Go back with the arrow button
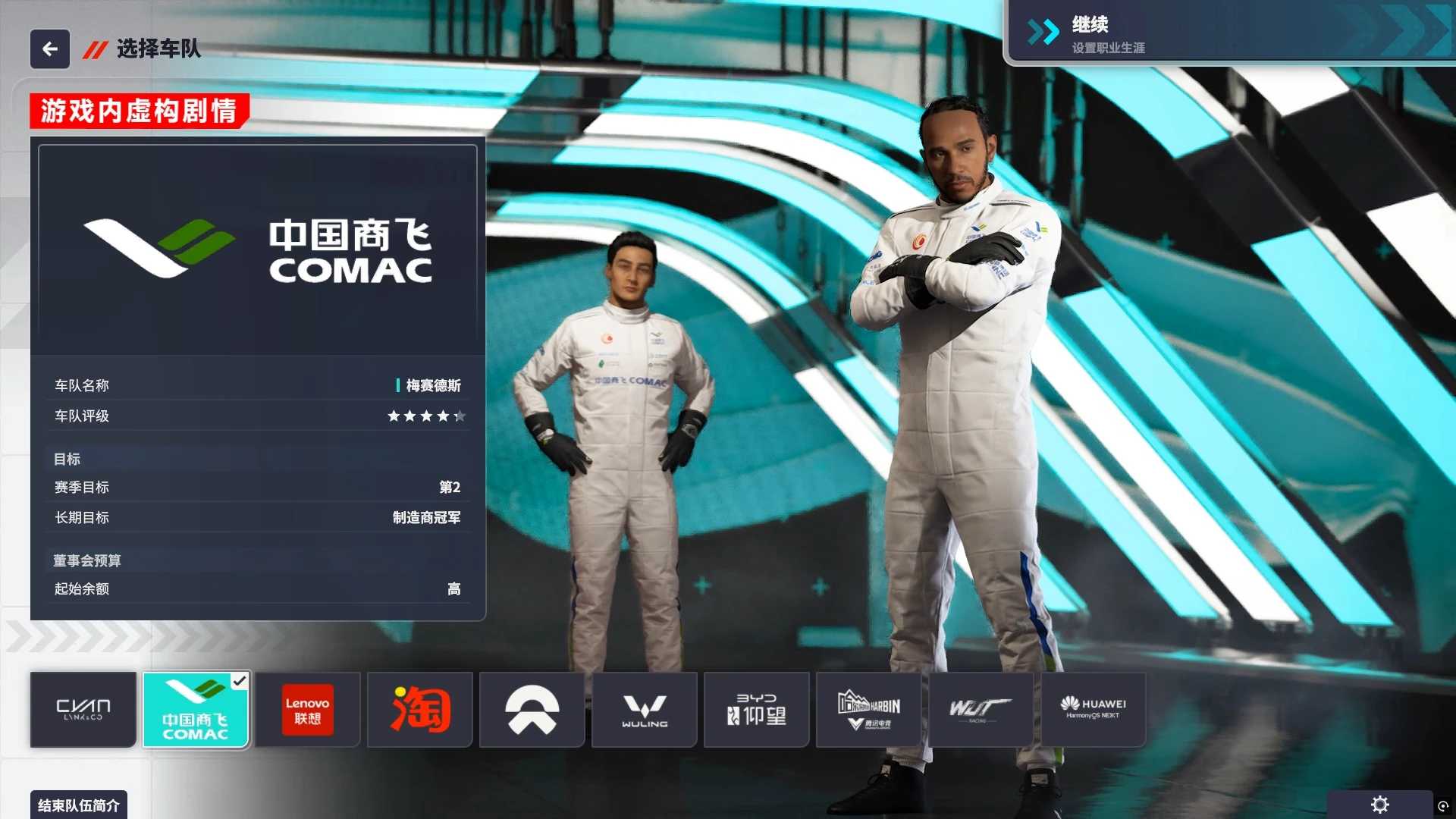This screenshot has height=819, width=1456. (x=50, y=49)
